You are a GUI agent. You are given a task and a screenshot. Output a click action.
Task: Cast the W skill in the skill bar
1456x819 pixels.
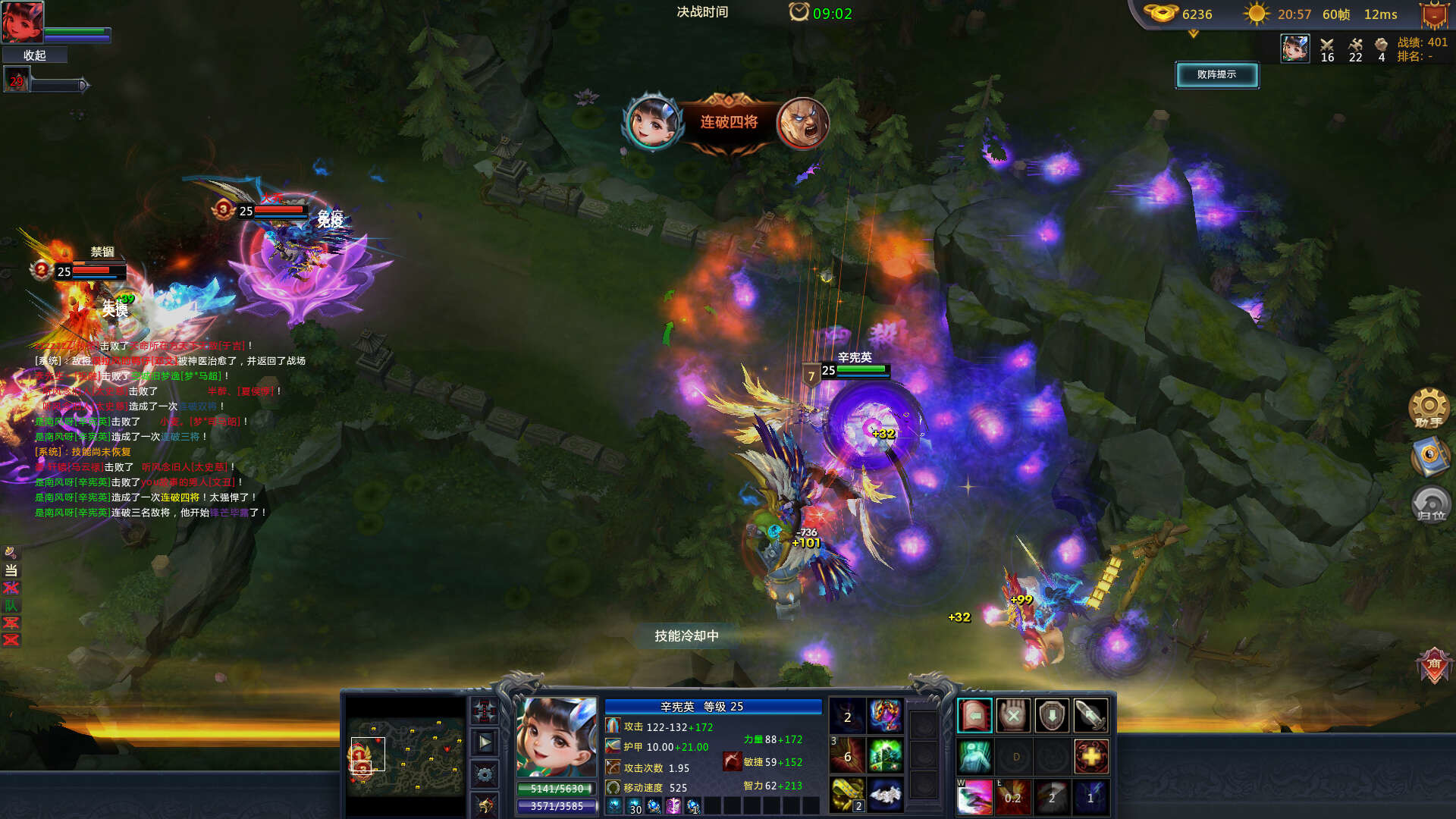pos(974,797)
